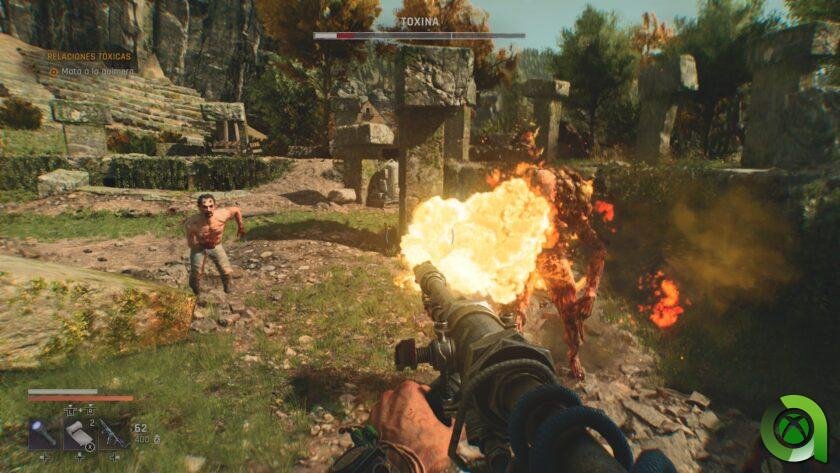Viewport: 840px width, 473px height.
Task: Select the bandage item slot
Action: 78,433
